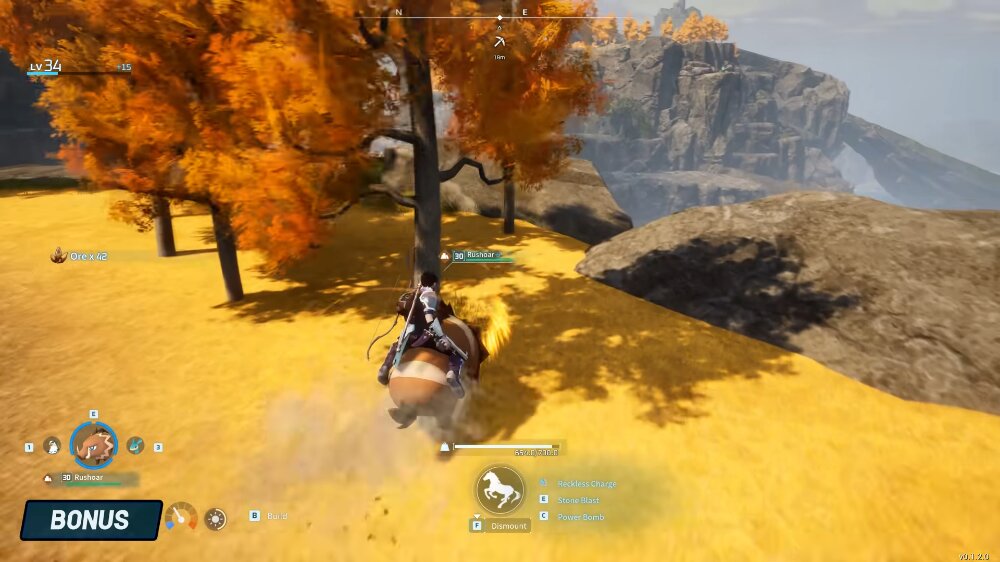
Task: Click the BONUS video overlay banner
Action: point(90,520)
